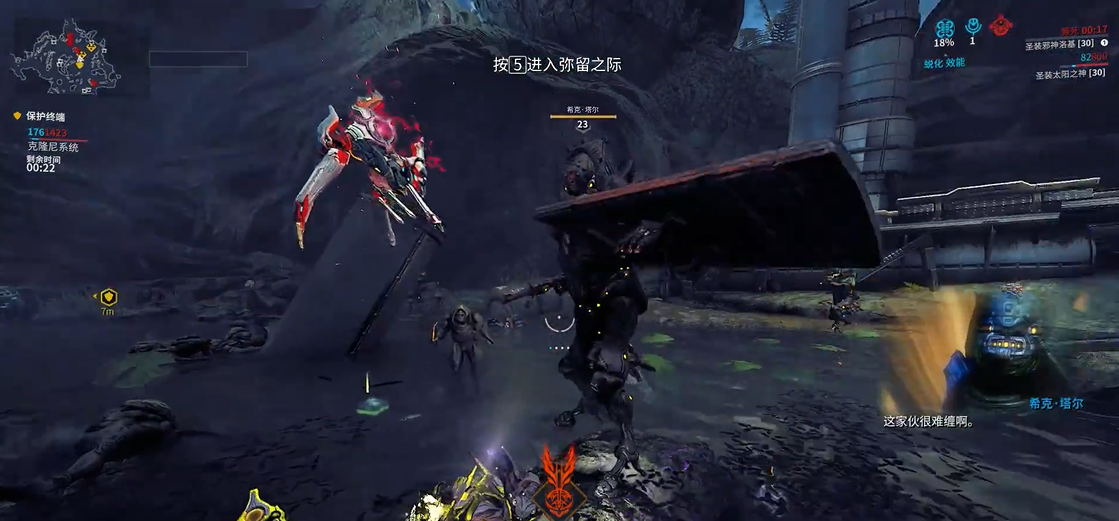Select the 圣装邪神洛基 [30] warframe label
The height and width of the screenshot is (521, 1119).
[x=1064, y=45]
